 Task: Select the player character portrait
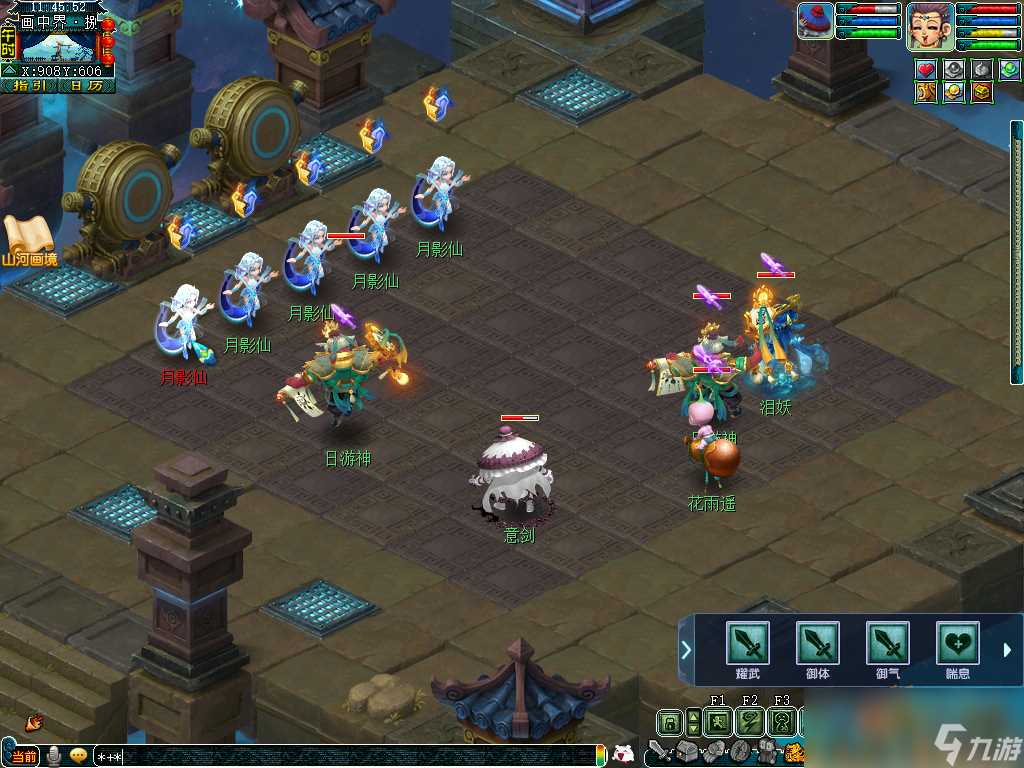coord(929,25)
